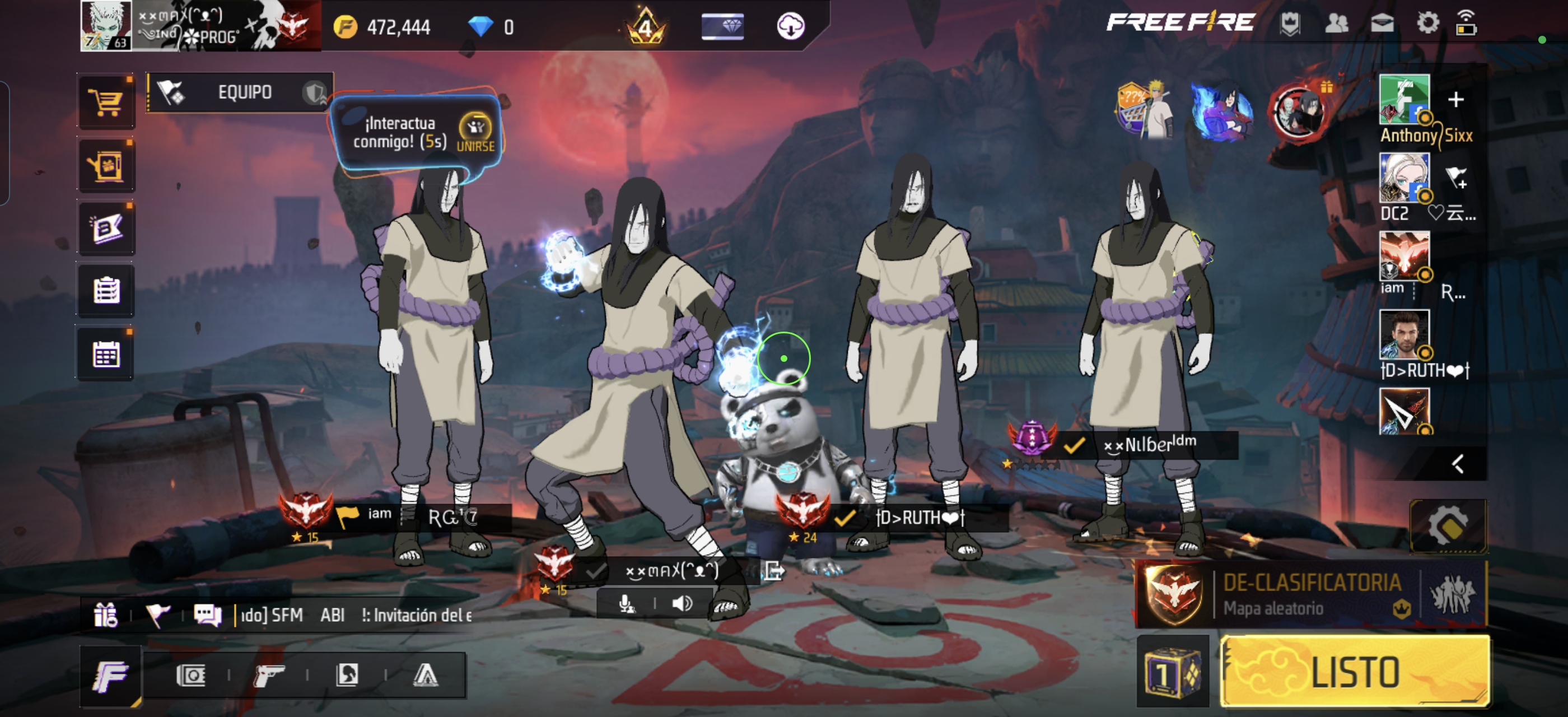The width and height of the screenshot is (1568, 717).
Task: Open the download center cloud icon
Action: click(x=790, y=26)
